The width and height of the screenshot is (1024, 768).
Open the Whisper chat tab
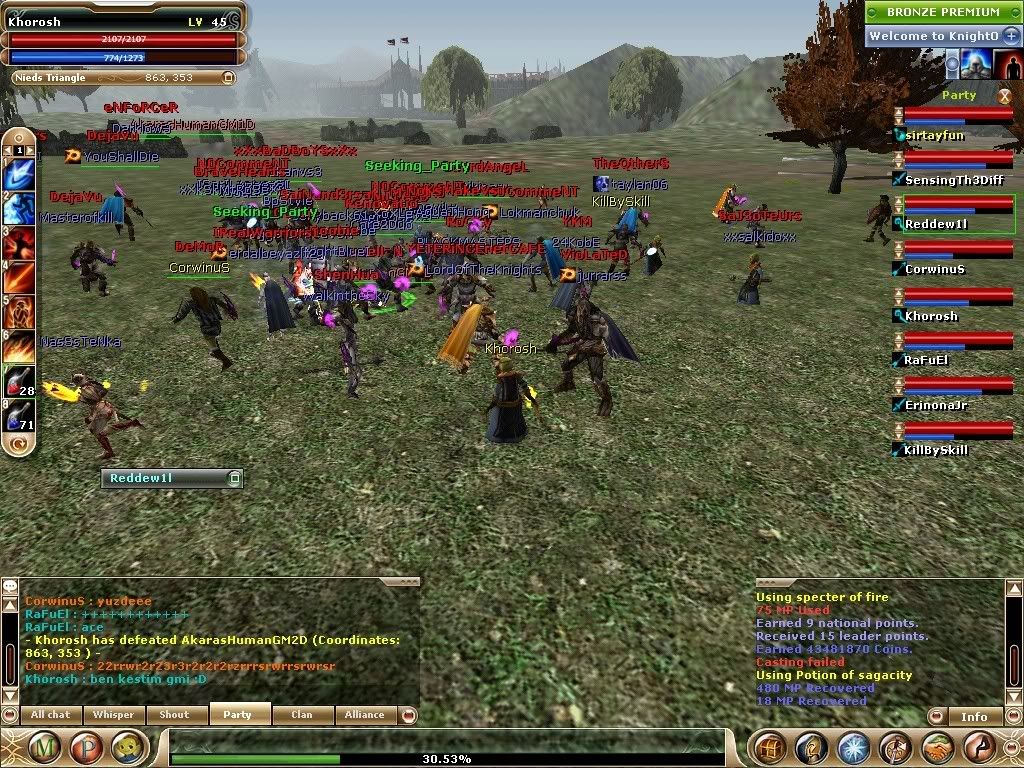click(x=115, y=714)
